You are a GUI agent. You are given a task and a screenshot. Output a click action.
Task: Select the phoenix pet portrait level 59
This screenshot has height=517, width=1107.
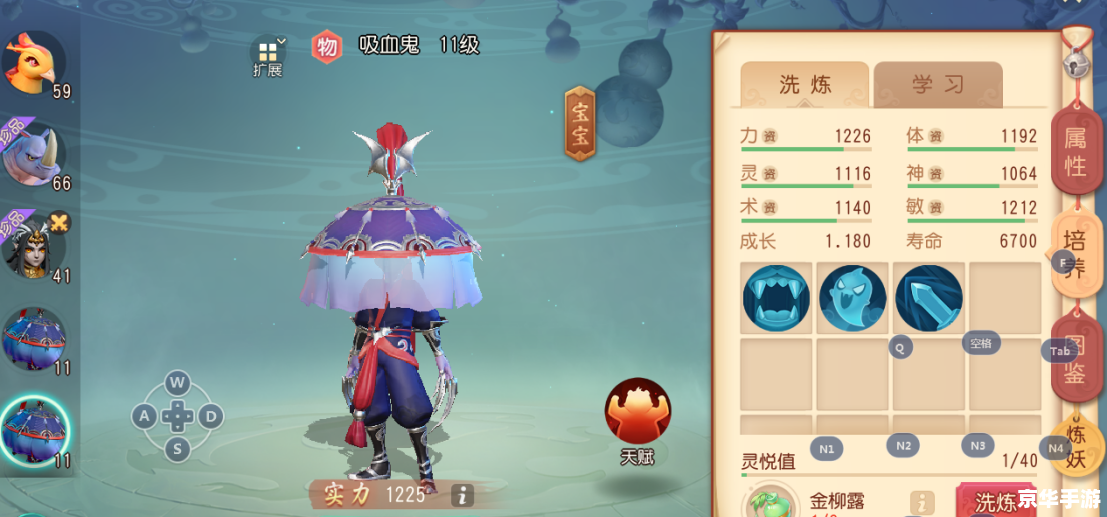(x=33, y=62)
